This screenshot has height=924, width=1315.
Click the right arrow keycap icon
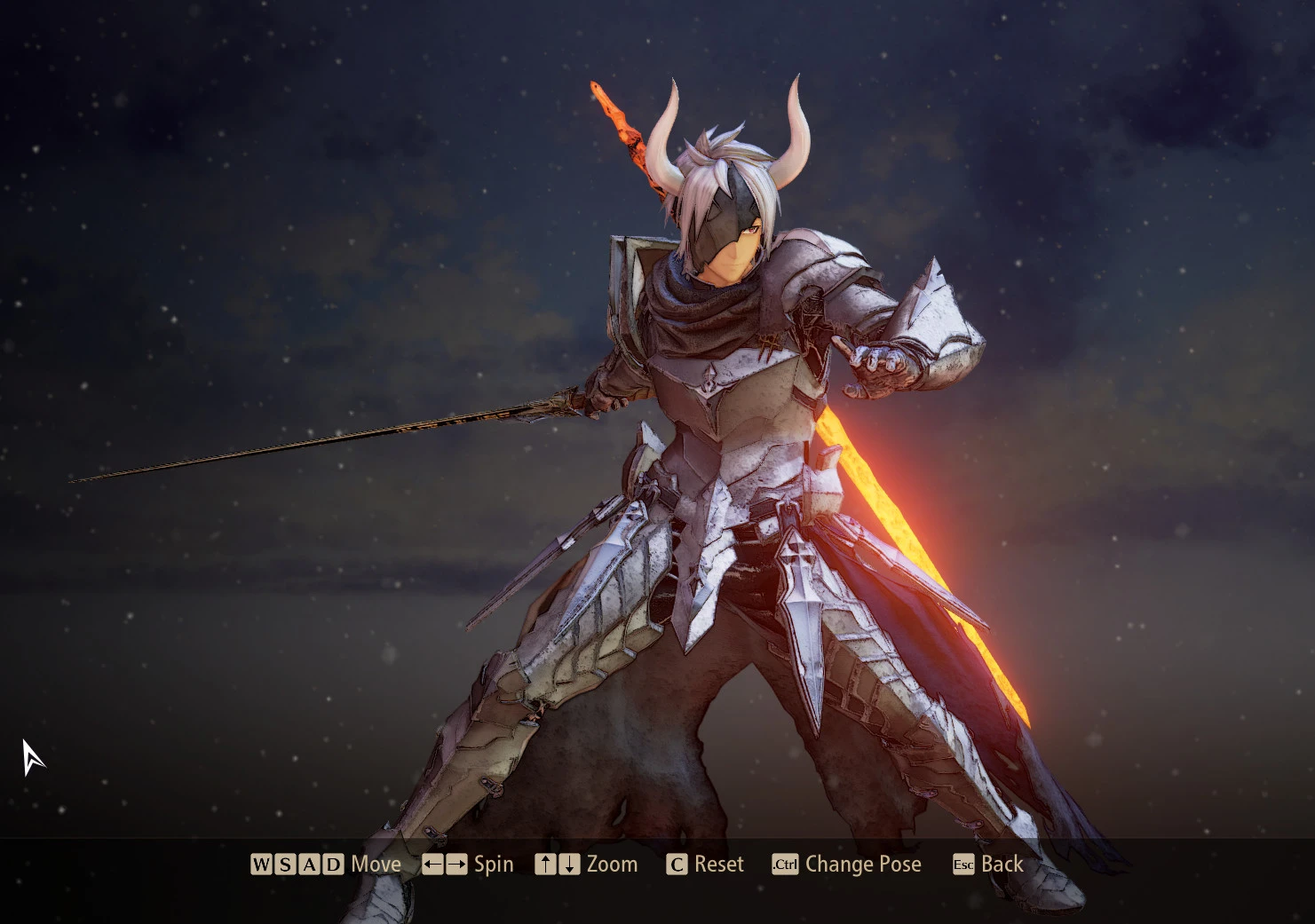tap(456, 864)
